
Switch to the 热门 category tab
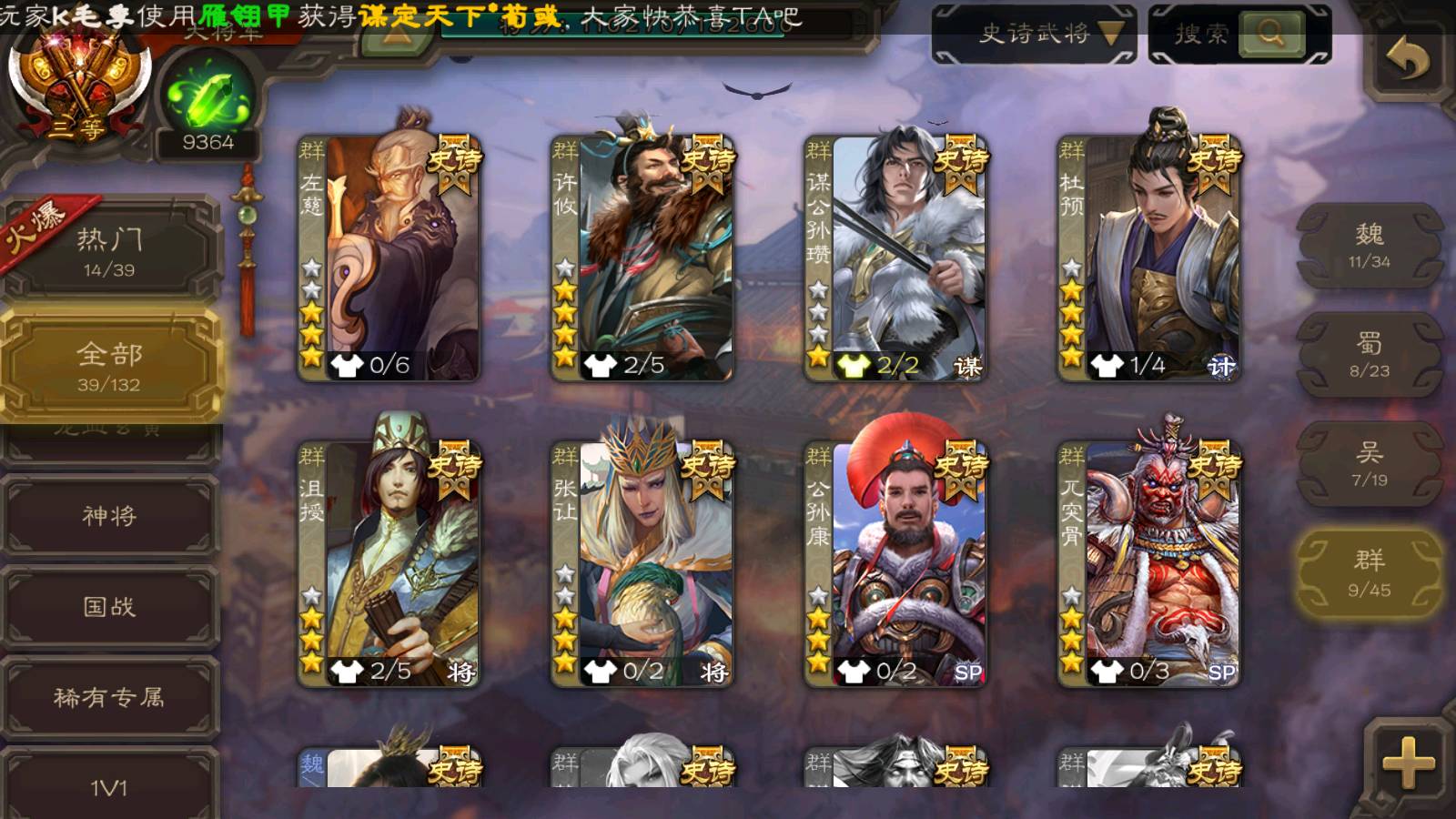tap(109, 250)
